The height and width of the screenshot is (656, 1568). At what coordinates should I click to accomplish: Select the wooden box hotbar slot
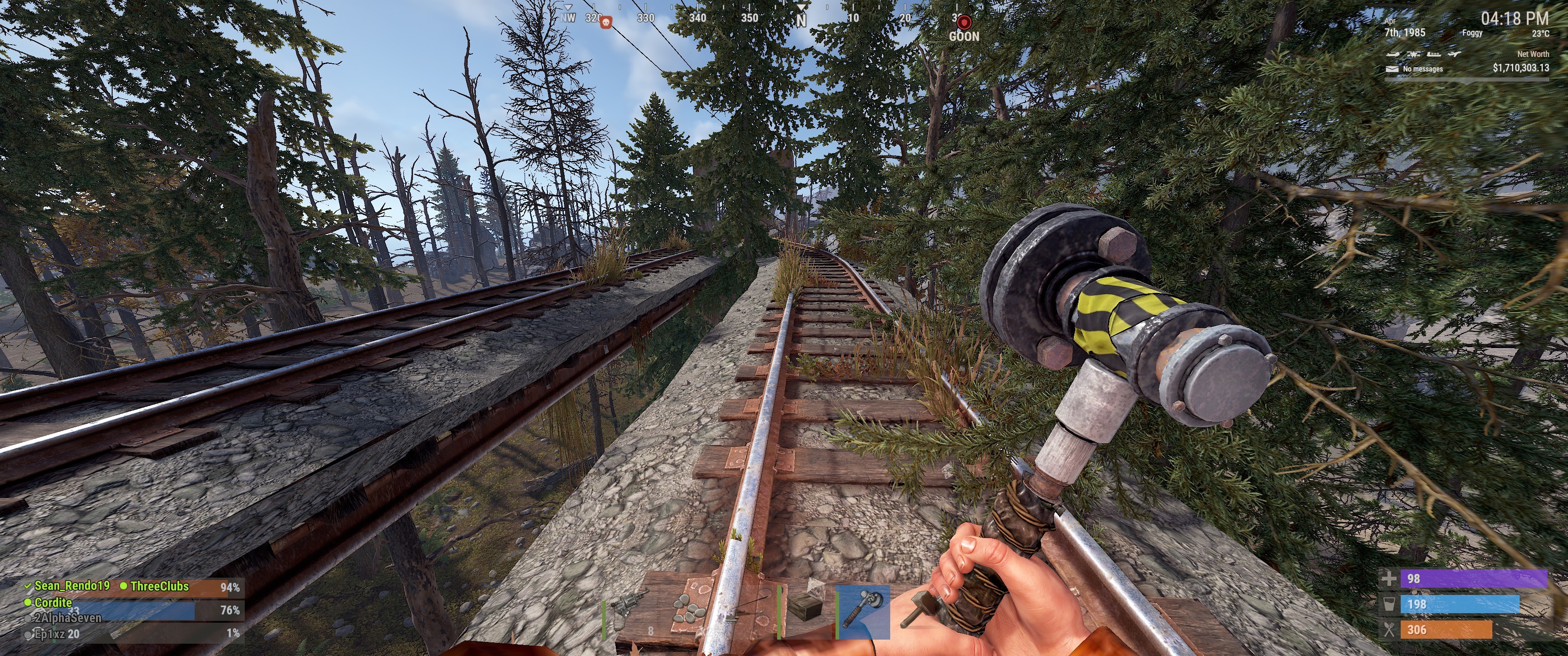[x=805, y=610]
